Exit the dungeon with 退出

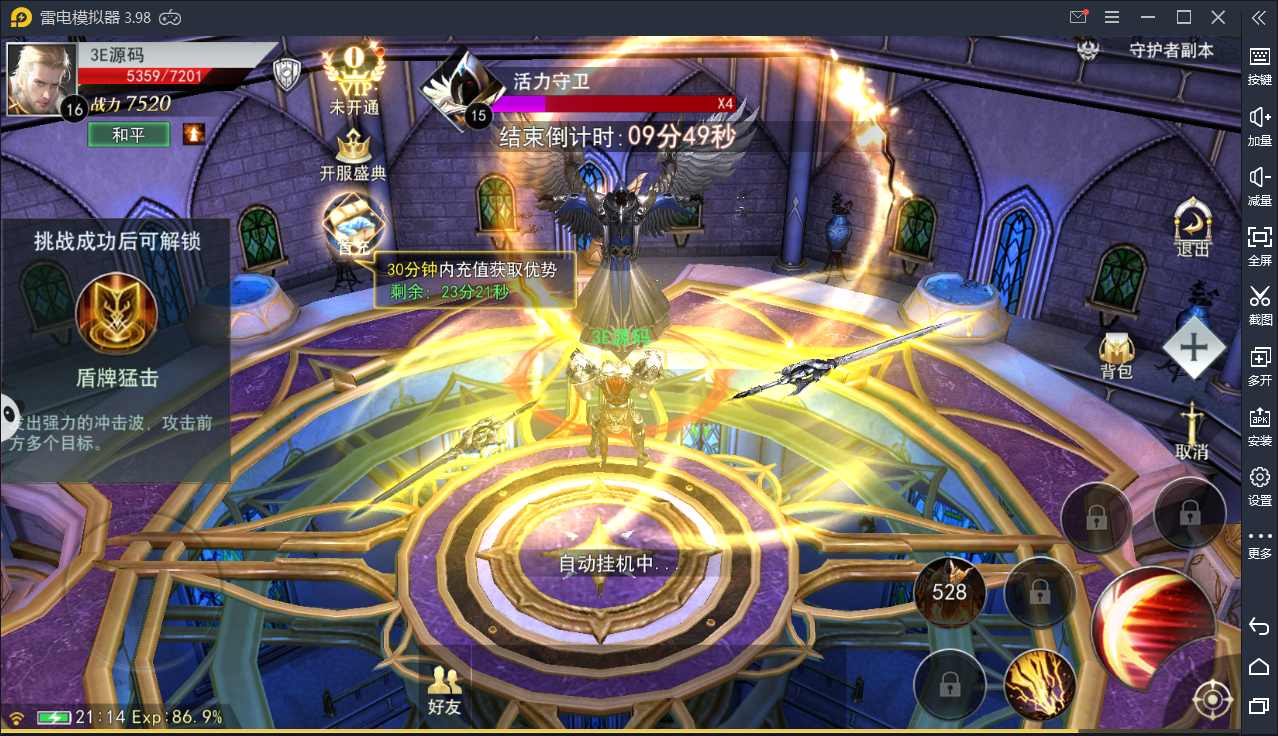tap(1193, 229)
